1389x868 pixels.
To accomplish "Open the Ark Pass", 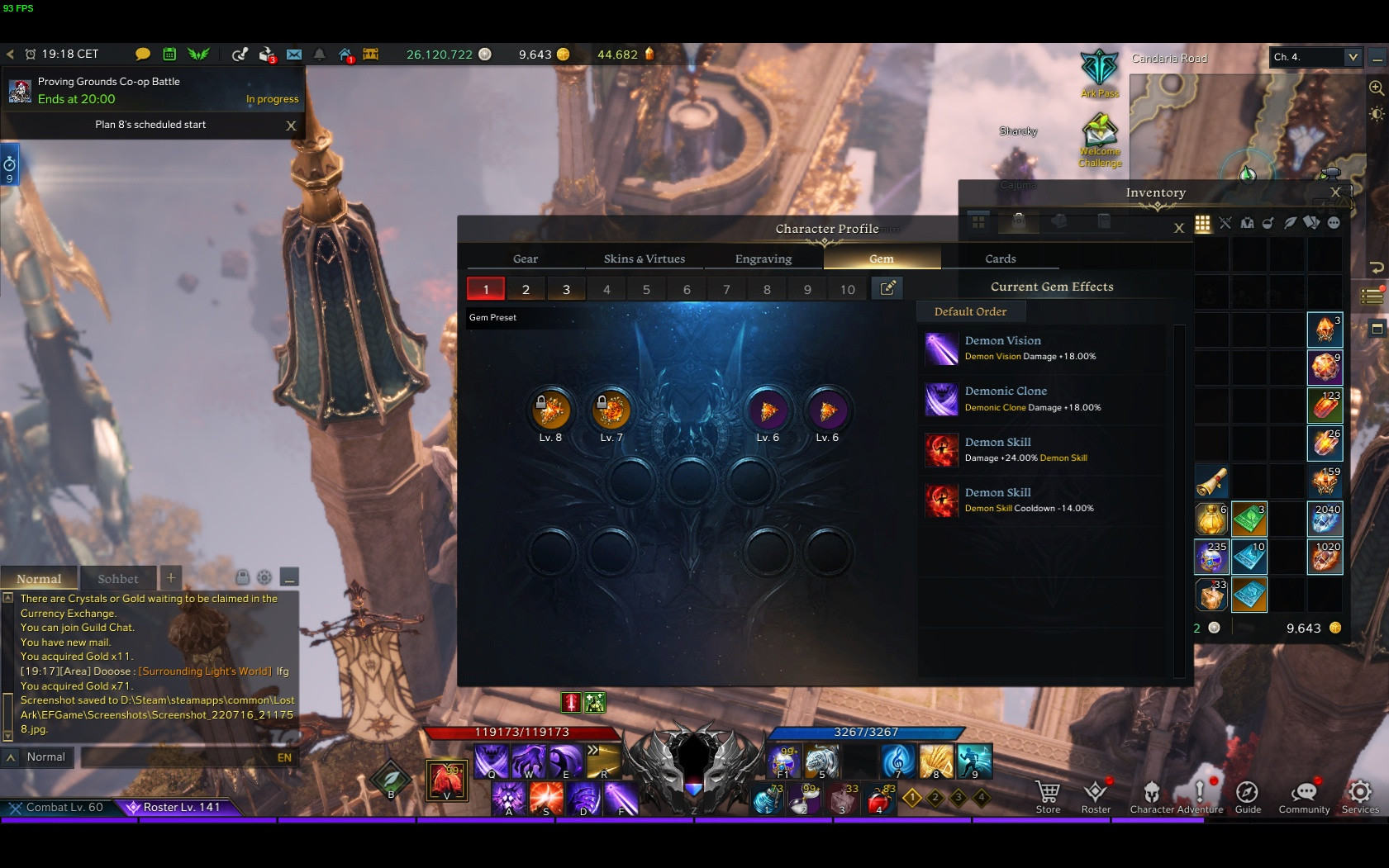I will (1099, 73).
